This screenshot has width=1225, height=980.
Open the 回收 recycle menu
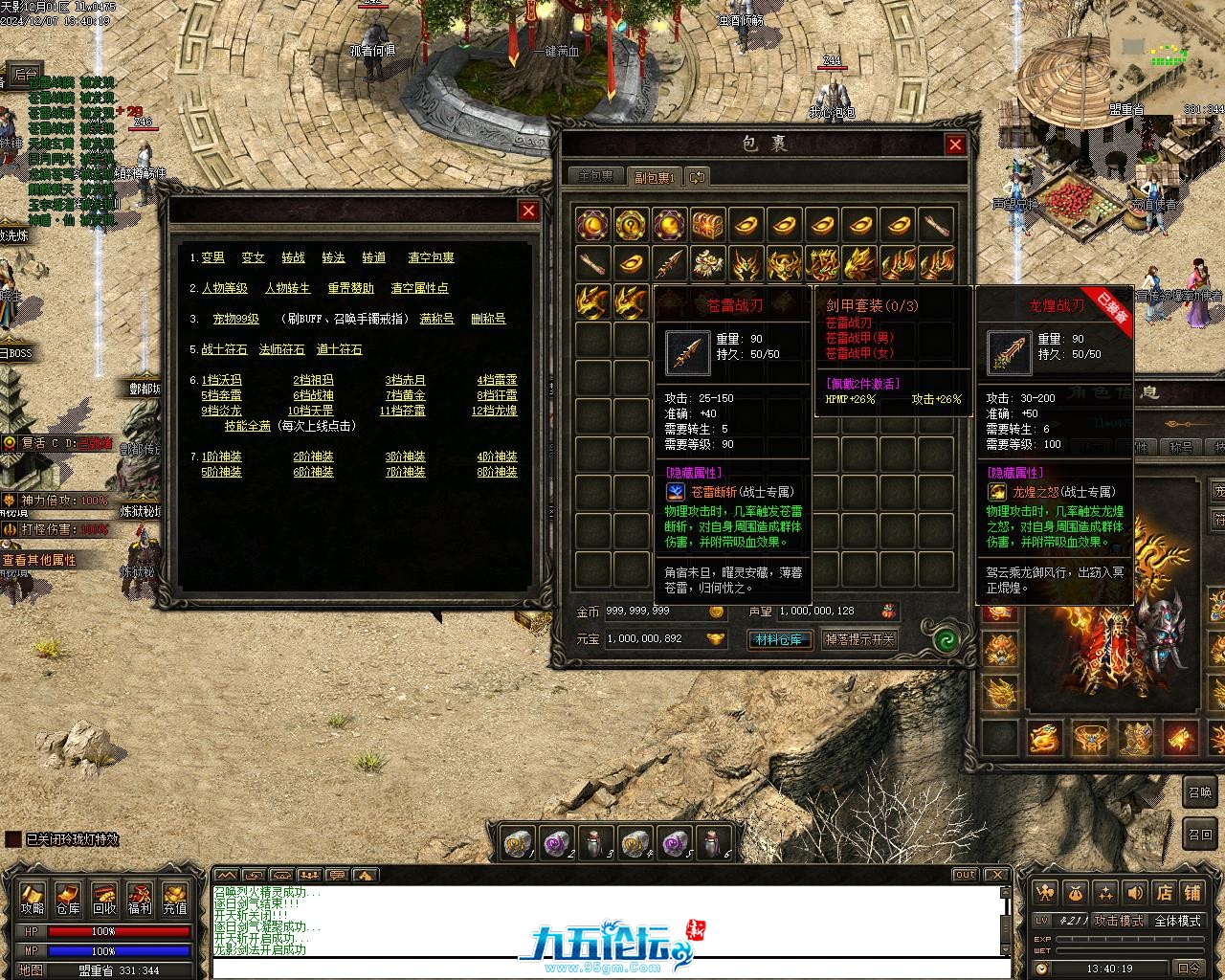point(103,898)
